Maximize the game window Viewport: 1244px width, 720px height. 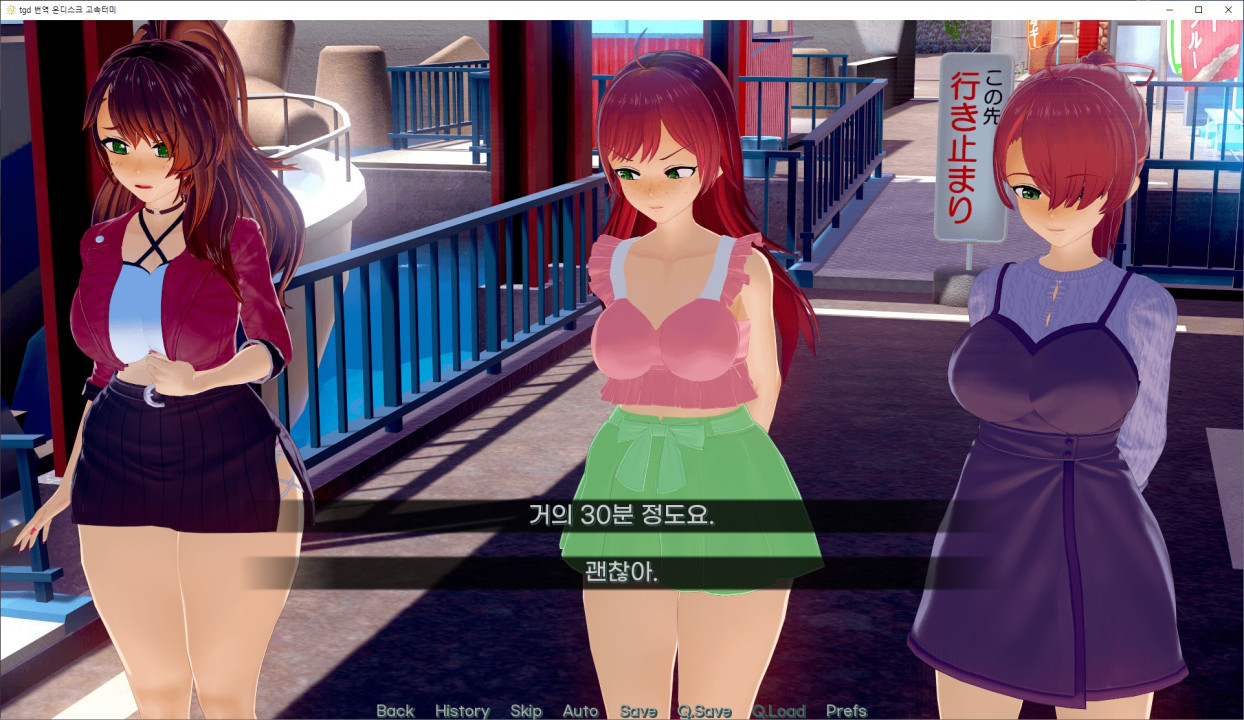point(1198,9)
